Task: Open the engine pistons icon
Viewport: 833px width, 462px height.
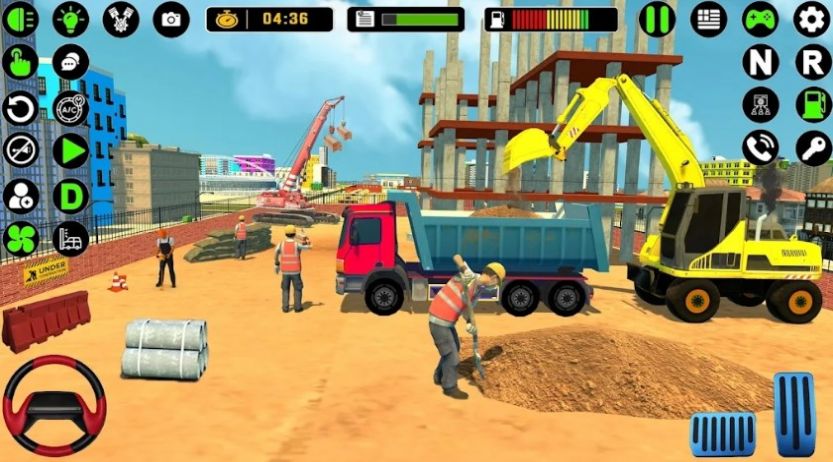Action: coord(121,19)
